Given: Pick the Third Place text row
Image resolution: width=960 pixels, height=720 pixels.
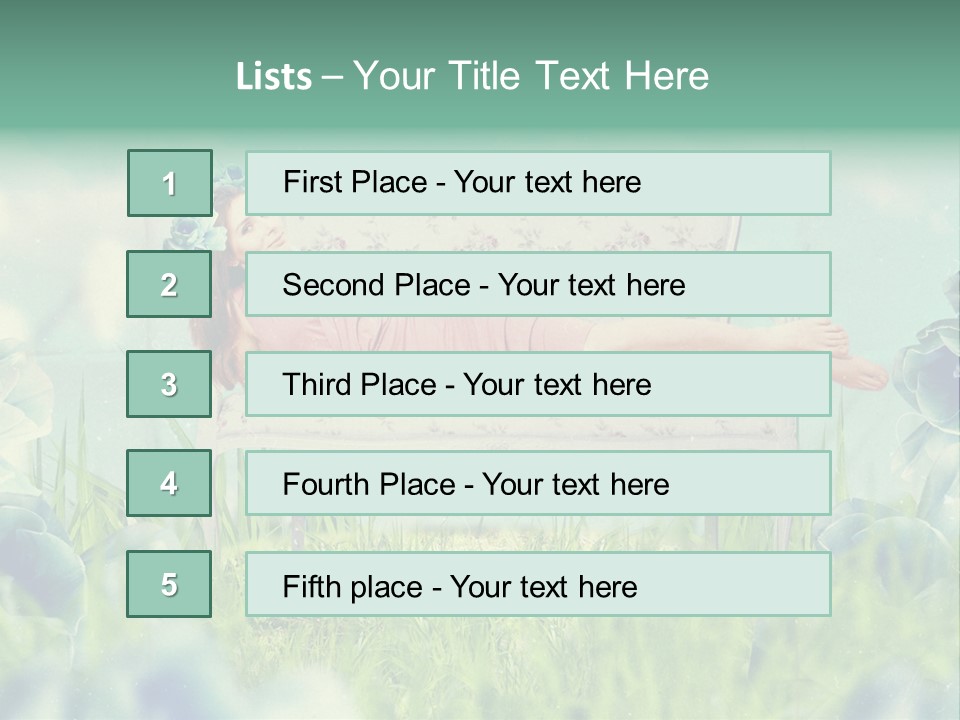Looking at the screenshot, I should coord(538,384).
